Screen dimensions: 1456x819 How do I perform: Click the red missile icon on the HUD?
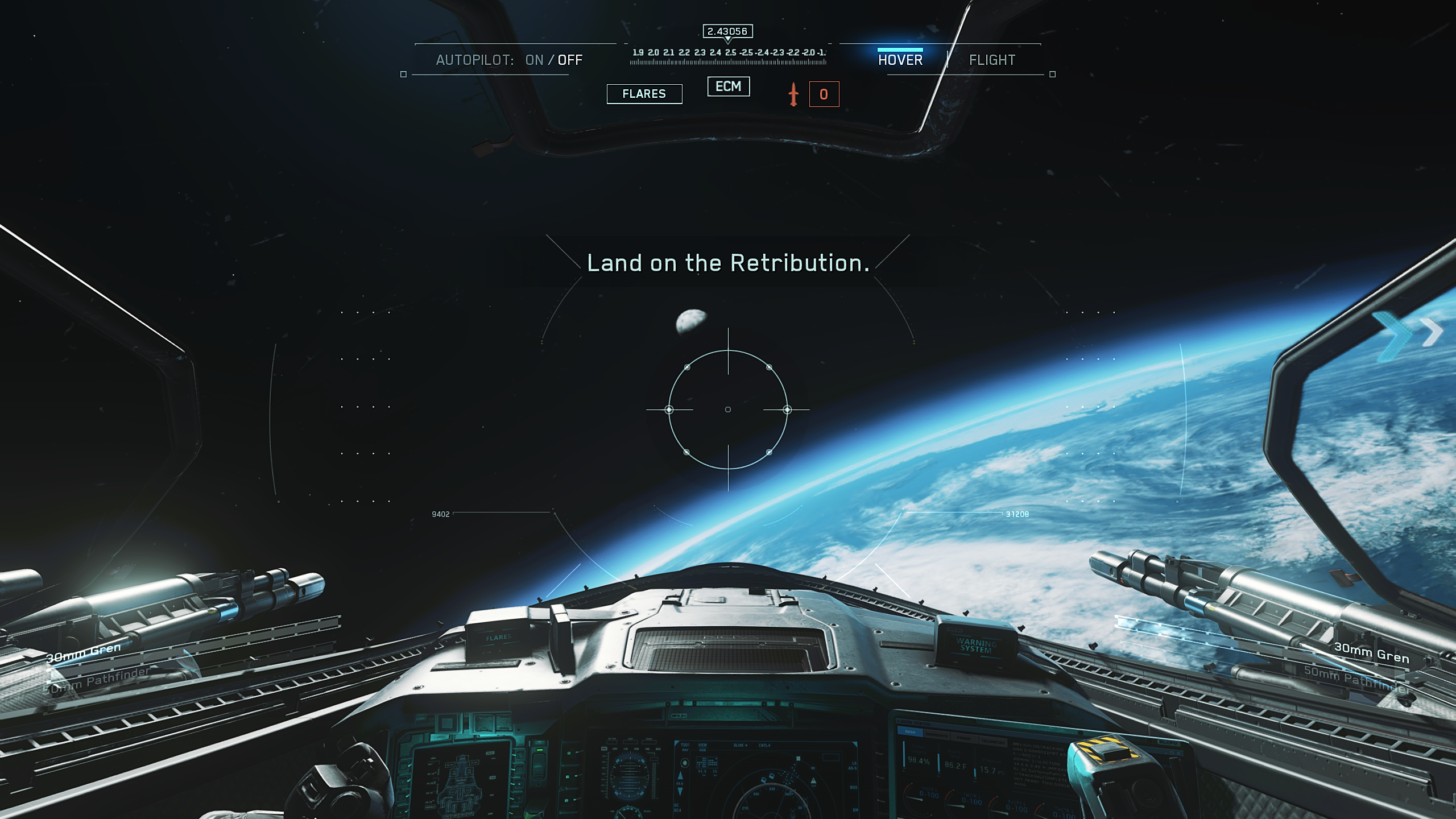coord(793,95)
